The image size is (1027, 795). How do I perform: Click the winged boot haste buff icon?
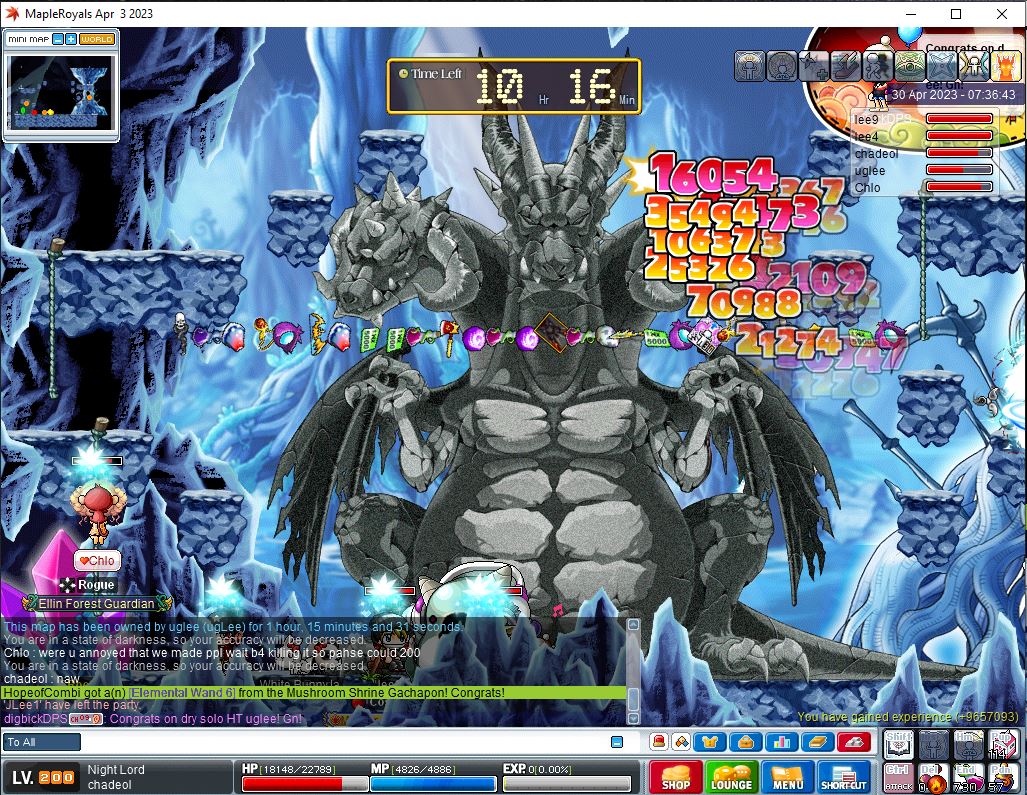click(x=846, y=66)
